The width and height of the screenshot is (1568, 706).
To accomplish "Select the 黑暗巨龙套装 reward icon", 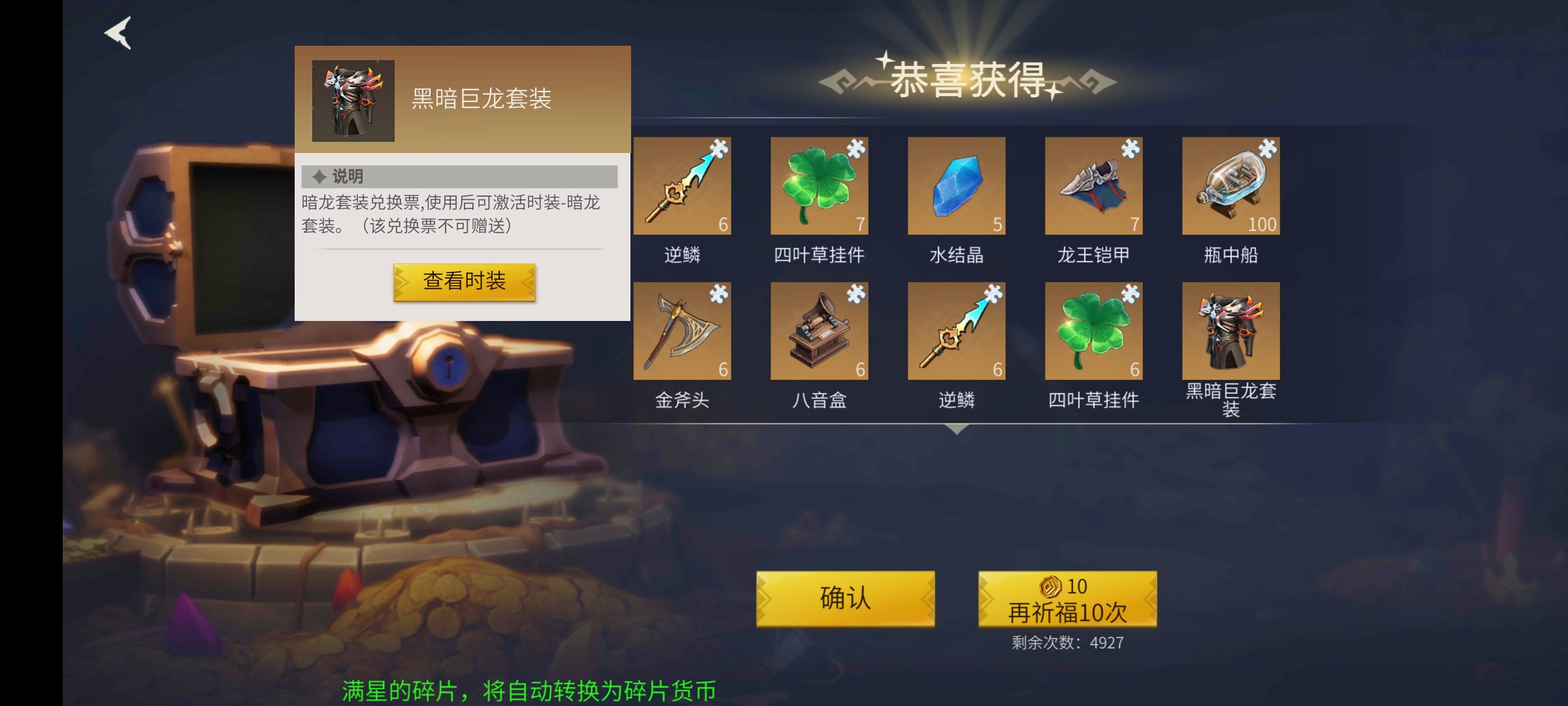I will pyautogui.click(x=1231, y=331).
